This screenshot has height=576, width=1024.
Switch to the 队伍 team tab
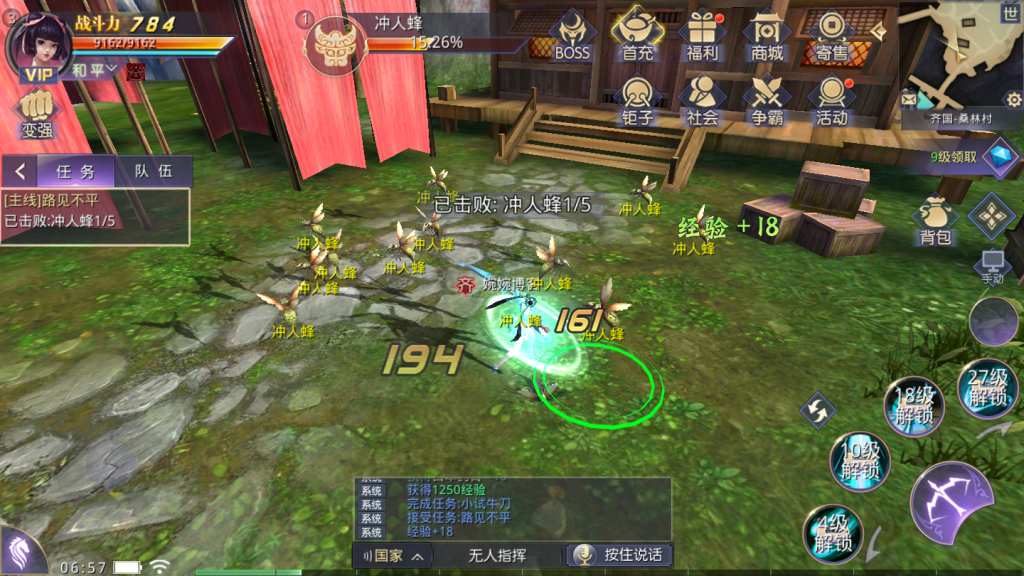point(153,171)
